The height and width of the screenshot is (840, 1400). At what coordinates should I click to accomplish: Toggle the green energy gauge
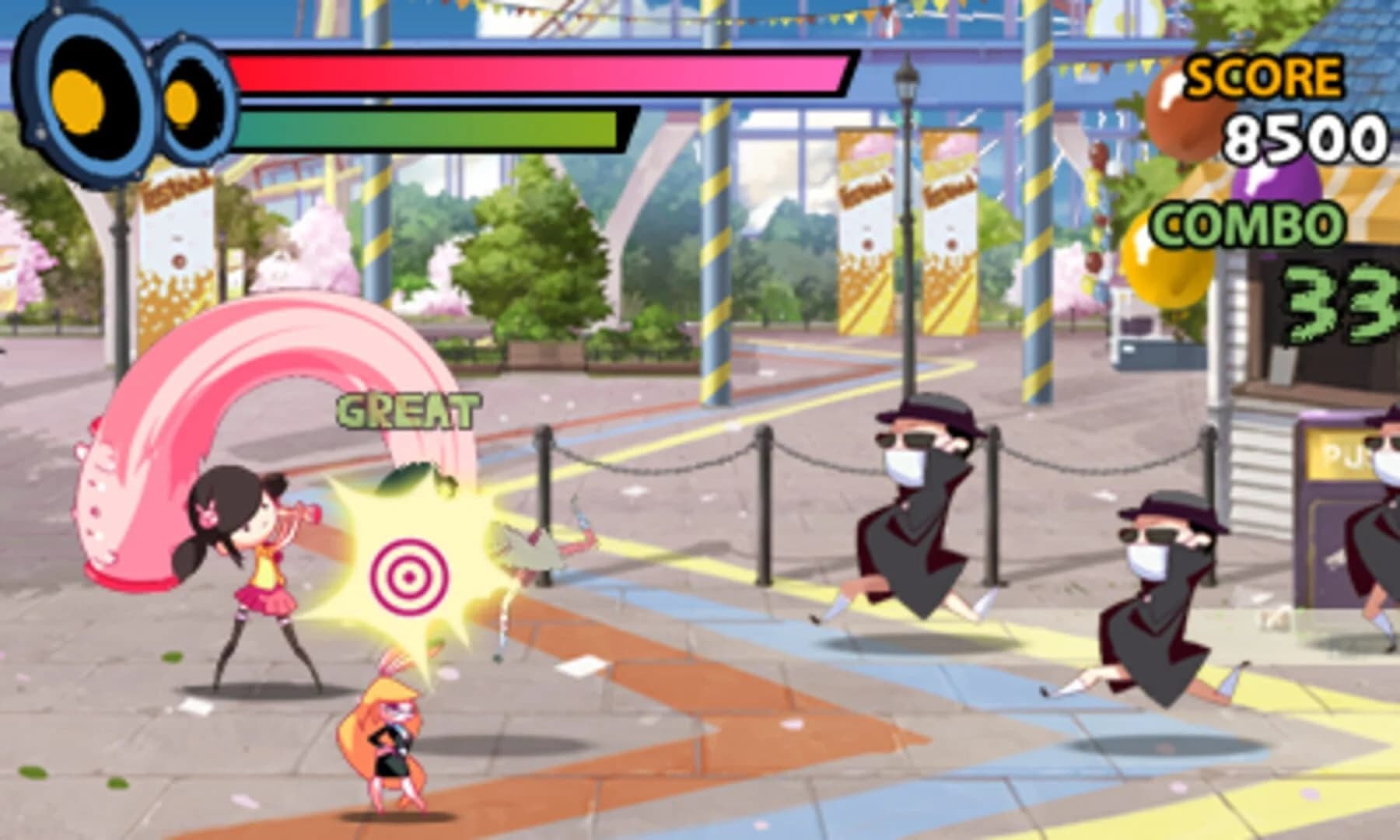[x=428, y=128]
